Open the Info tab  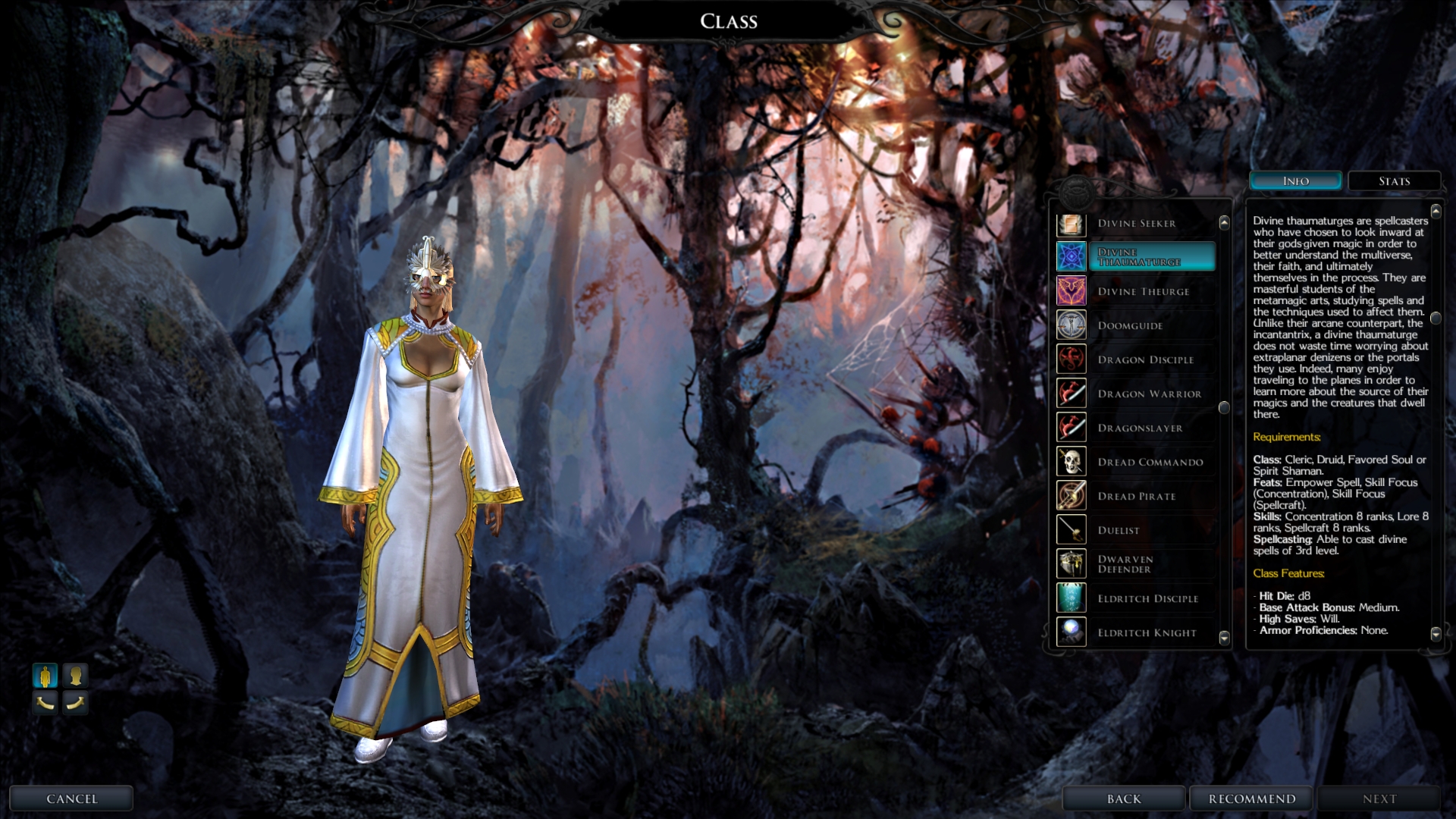pos(1295,181)
